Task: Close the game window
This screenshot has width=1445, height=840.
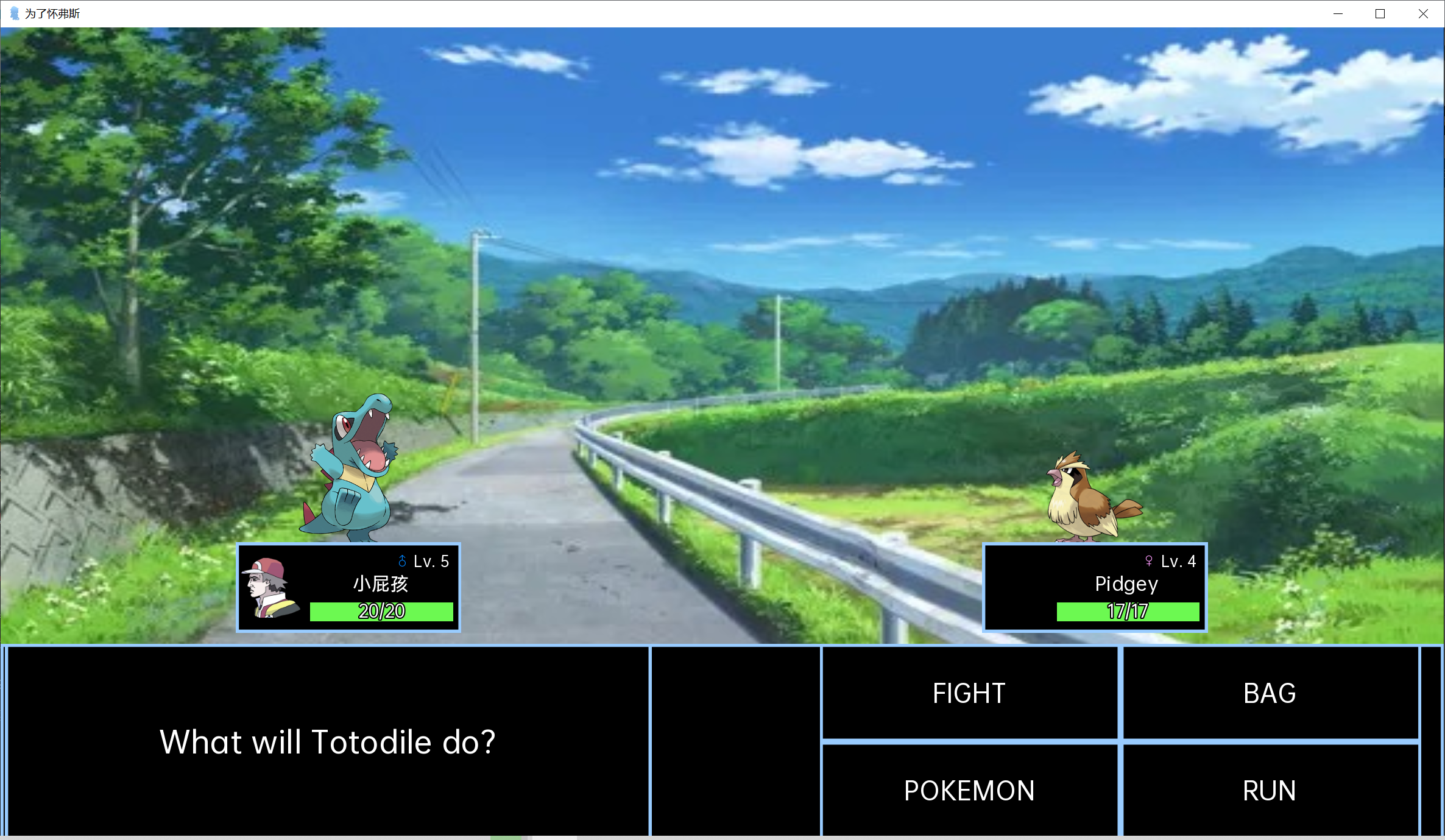Action: tap(1423, 13)
